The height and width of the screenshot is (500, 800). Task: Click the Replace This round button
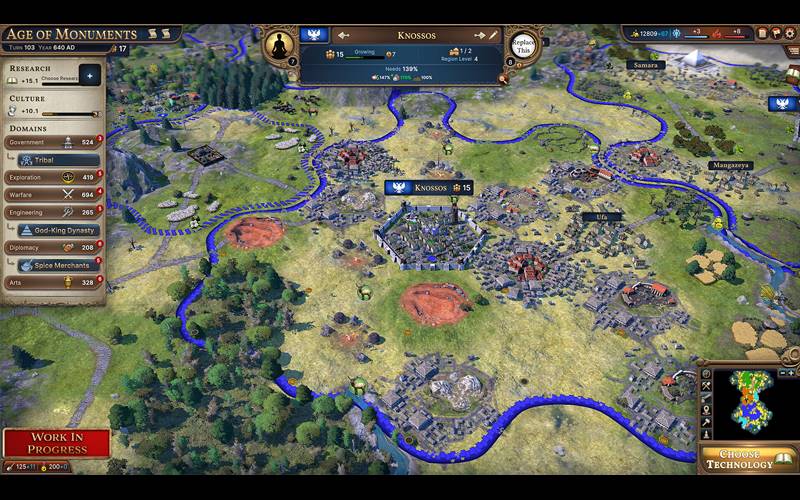point(523,47)
